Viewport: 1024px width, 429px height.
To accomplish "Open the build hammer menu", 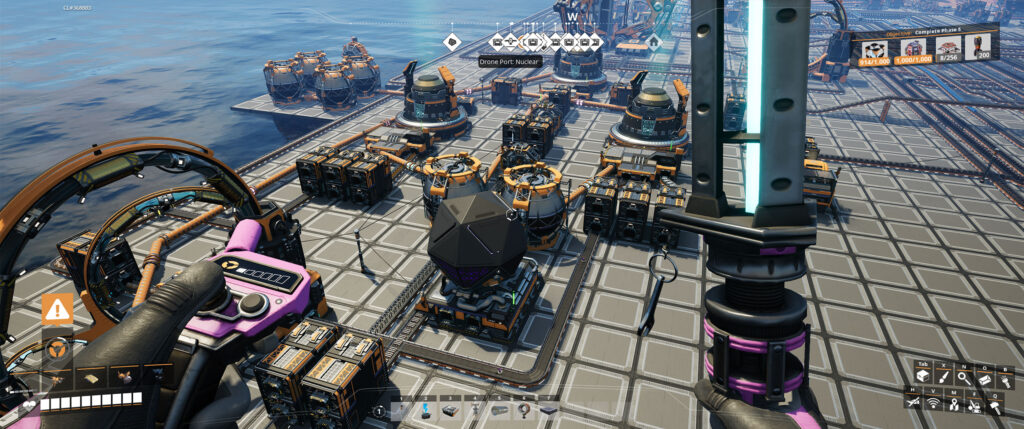I will (995, 405).
